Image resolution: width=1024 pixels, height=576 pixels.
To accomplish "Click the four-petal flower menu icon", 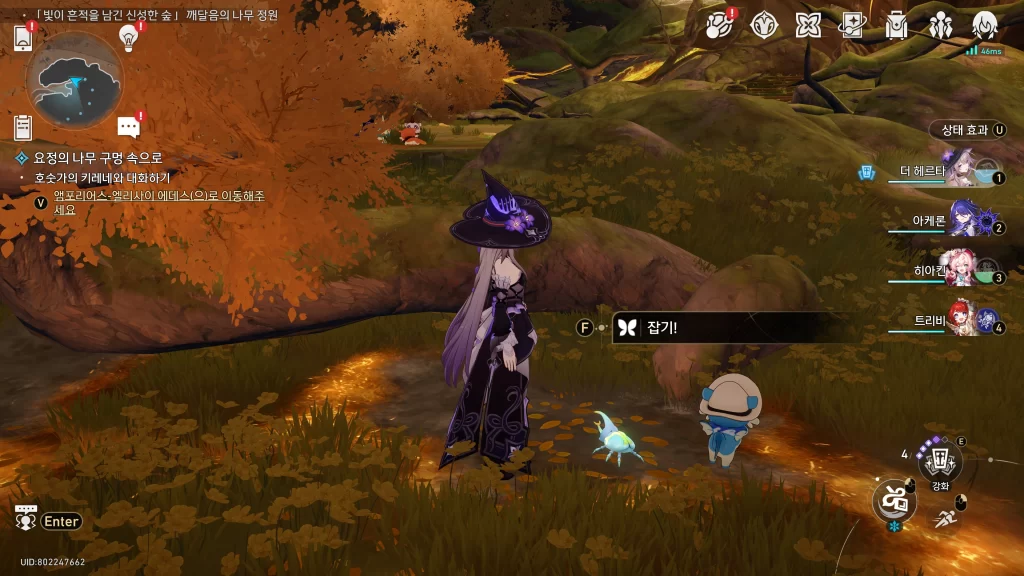I will click(808, 25).
